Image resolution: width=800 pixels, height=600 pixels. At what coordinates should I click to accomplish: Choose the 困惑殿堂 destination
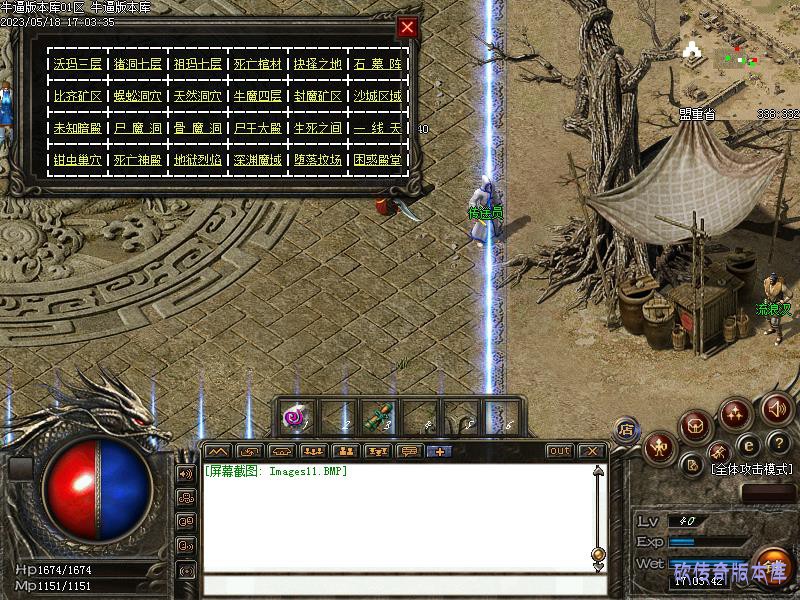coord(377,159)
